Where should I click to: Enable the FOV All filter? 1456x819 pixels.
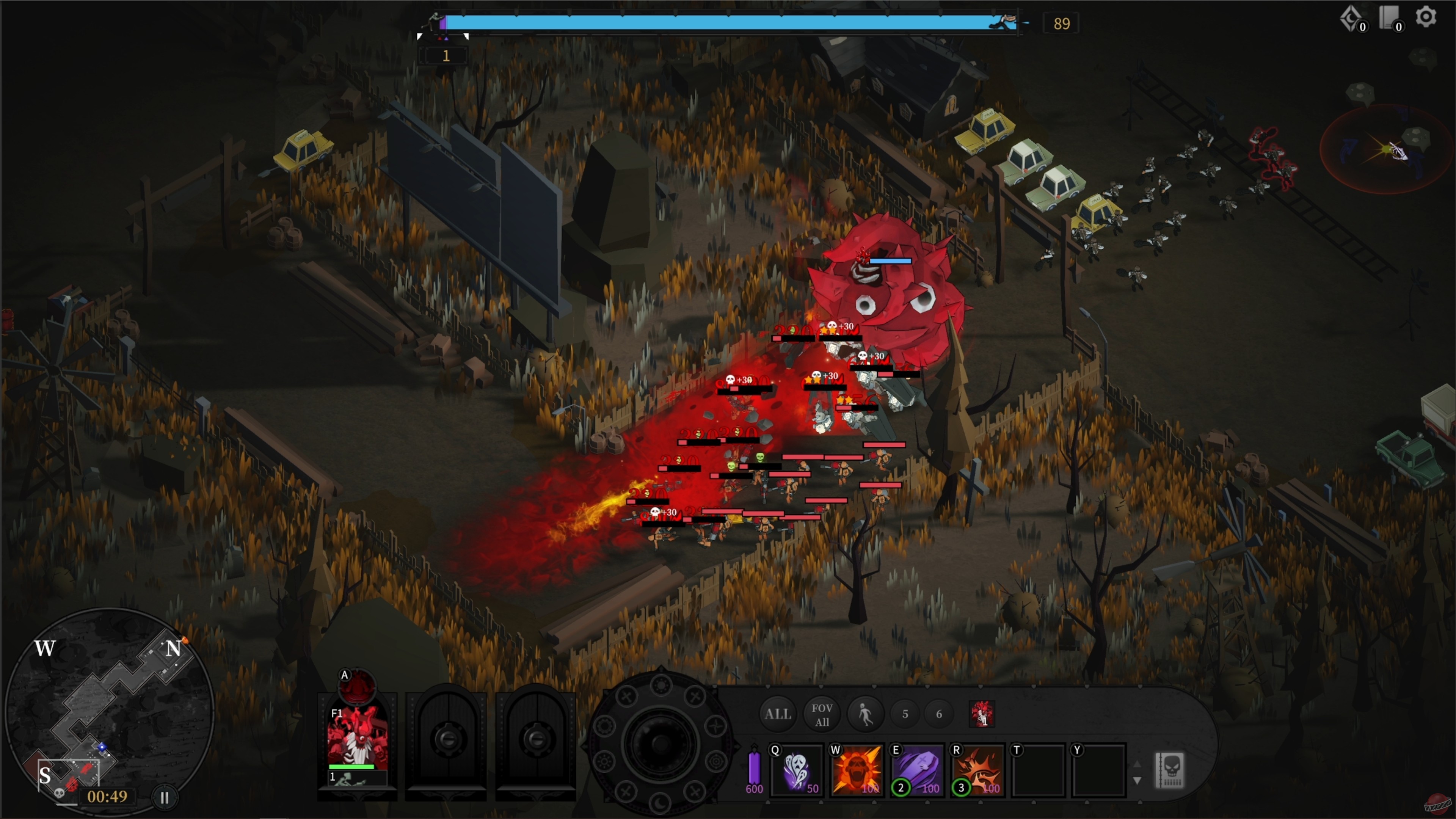click(x=822, y=714)
